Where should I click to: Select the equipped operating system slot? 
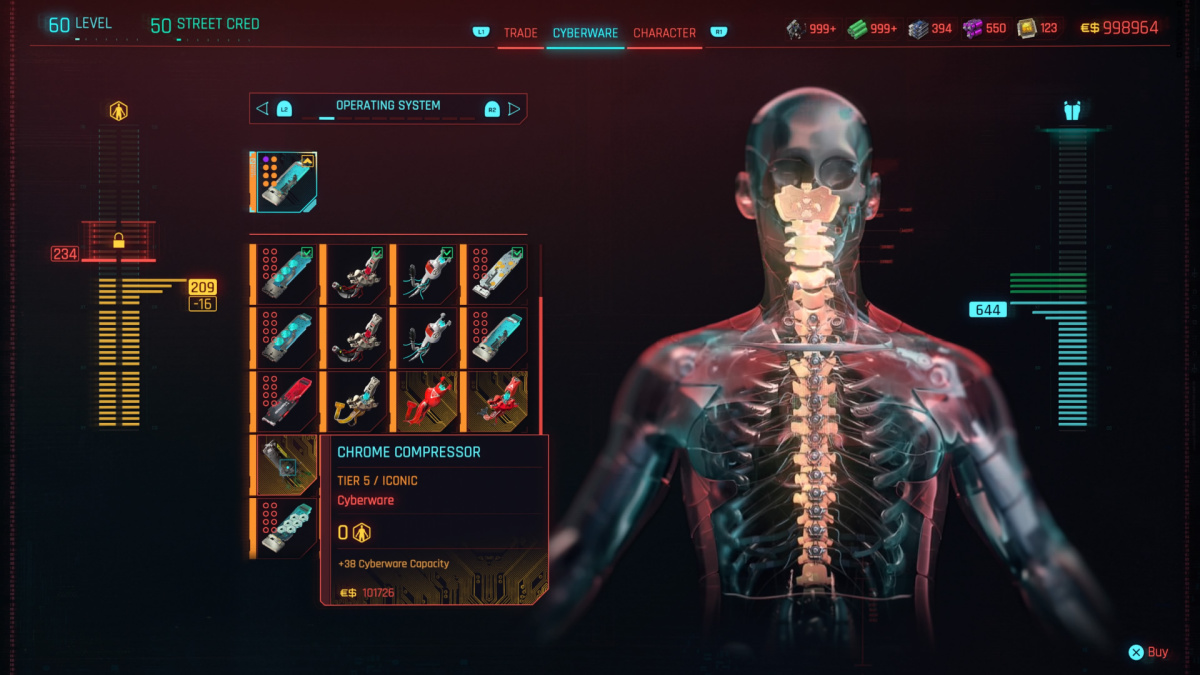284,182
